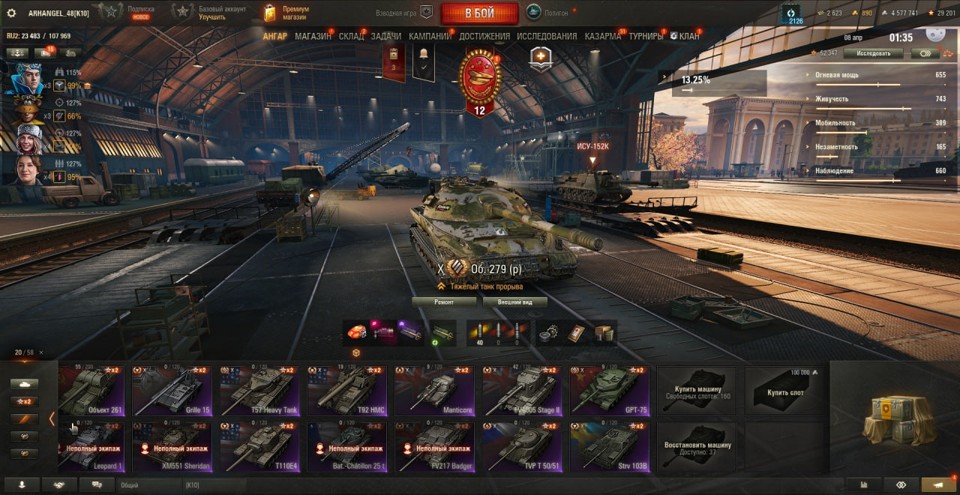Open the settings gear icon
The height and width of the screenshot is (495, 960).
pyautogui.click(x=11, y=13)
